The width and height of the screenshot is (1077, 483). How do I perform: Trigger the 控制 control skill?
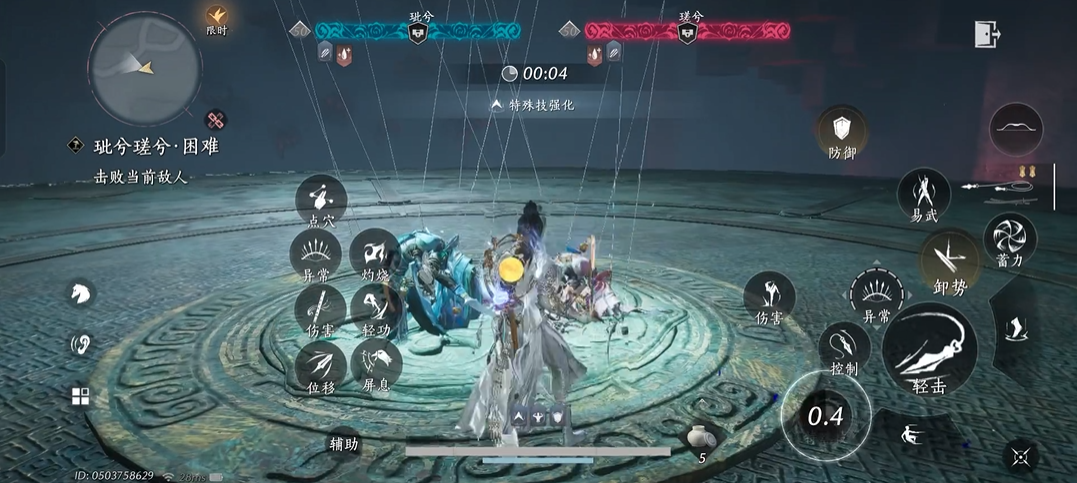tap(844, 346)
